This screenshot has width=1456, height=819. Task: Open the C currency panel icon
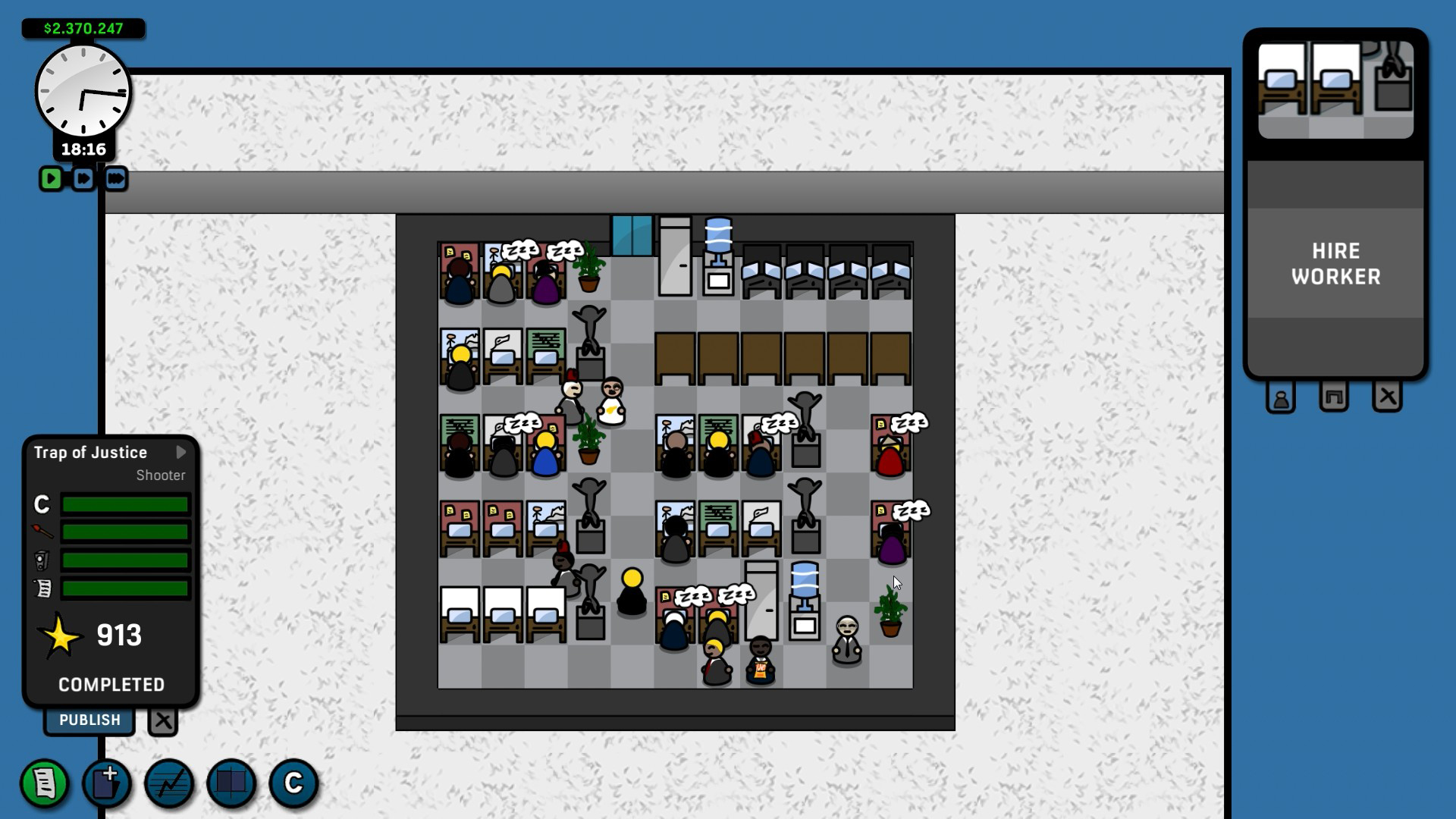(294, 783)
